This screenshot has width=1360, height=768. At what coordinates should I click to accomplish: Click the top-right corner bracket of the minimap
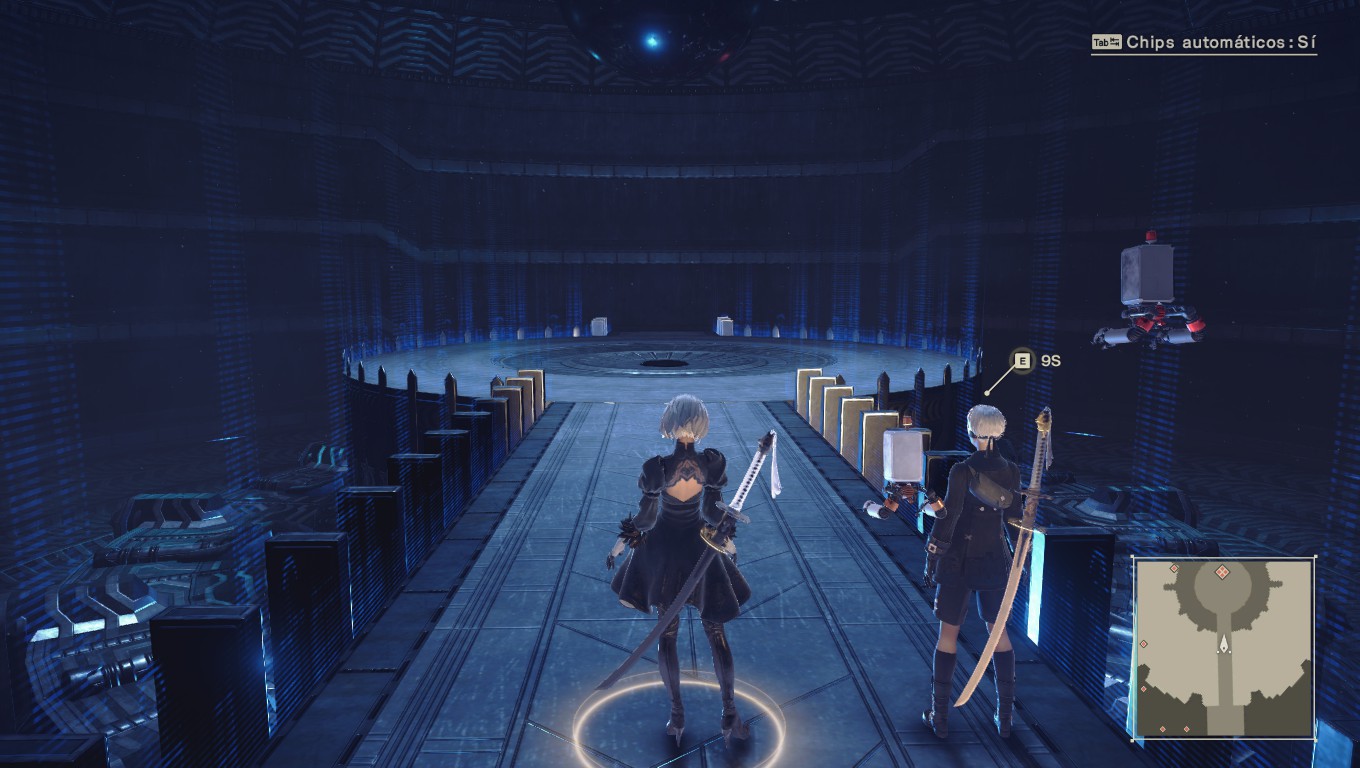point(1315,557)
